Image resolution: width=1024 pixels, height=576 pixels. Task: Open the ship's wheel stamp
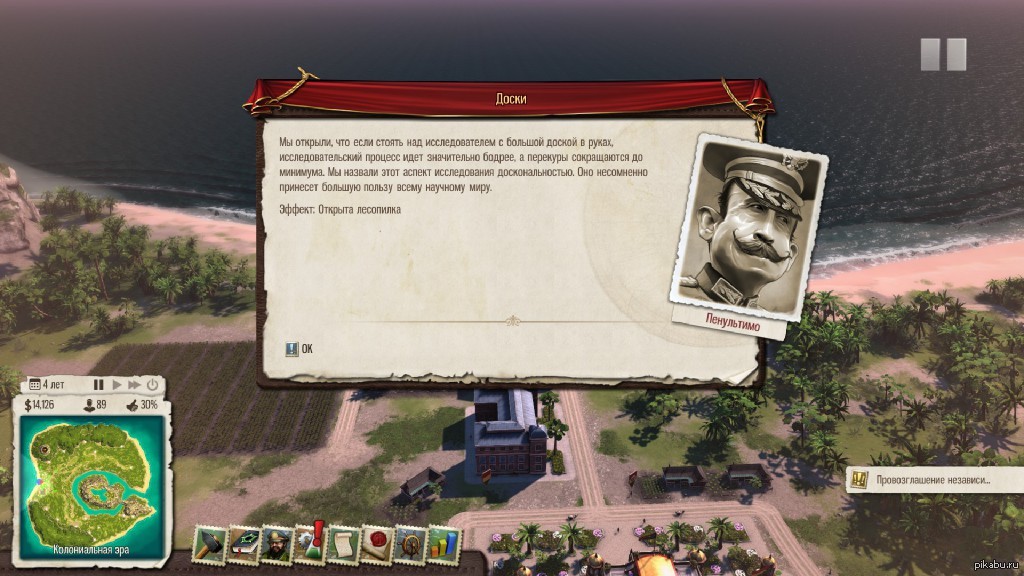(411, 542)
